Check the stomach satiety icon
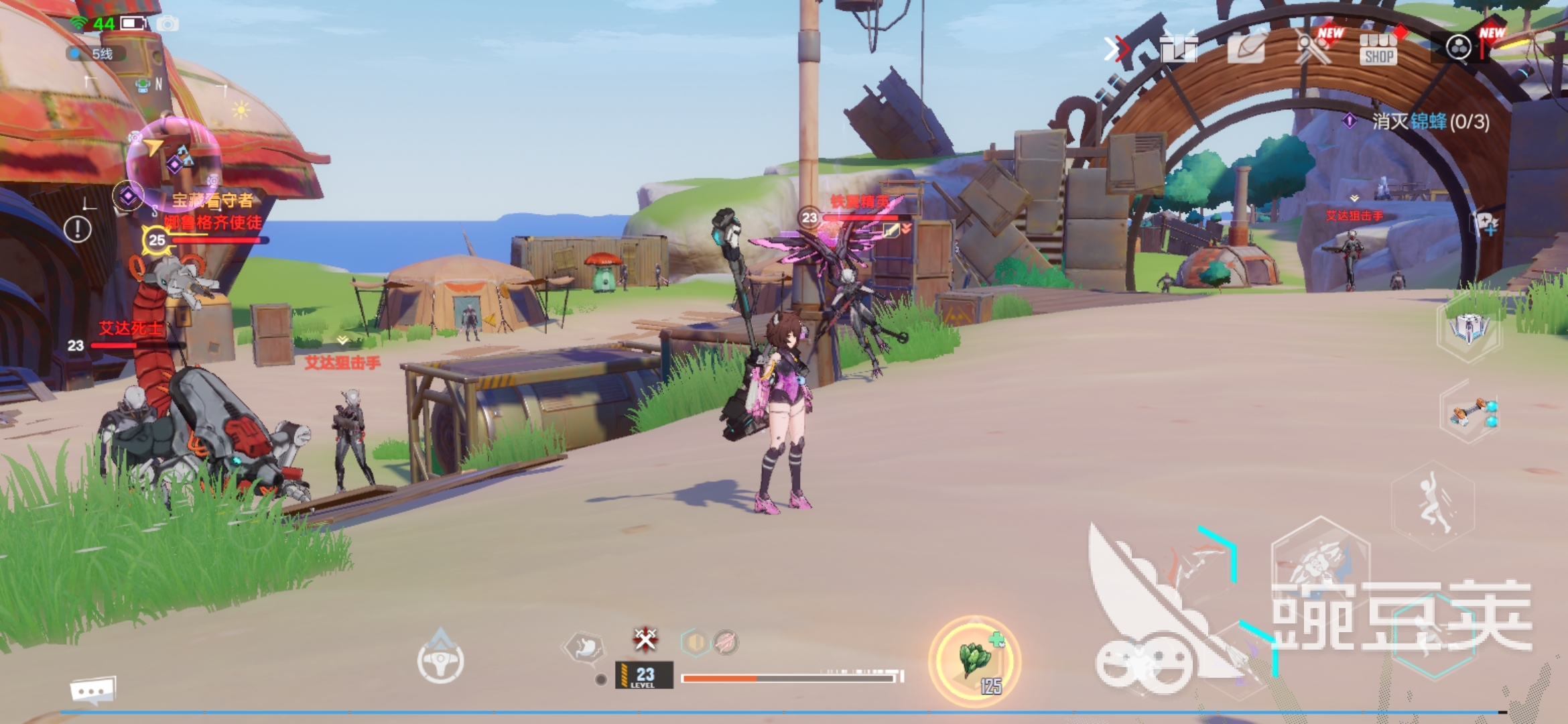The height and width of the screenshot is (724, 1568). 584,648
